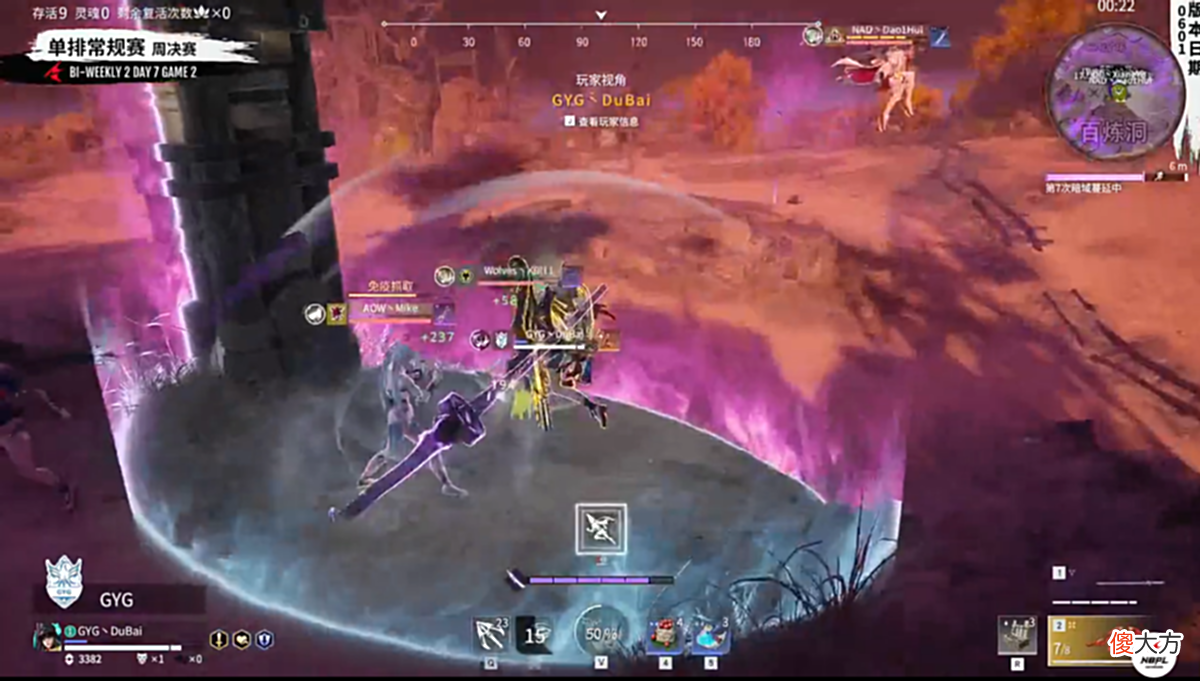The width and height of the screenshot is (1200, 681).
Task: Toggle the 查看玩家信息 checkbox
Action: coord(569,121)
